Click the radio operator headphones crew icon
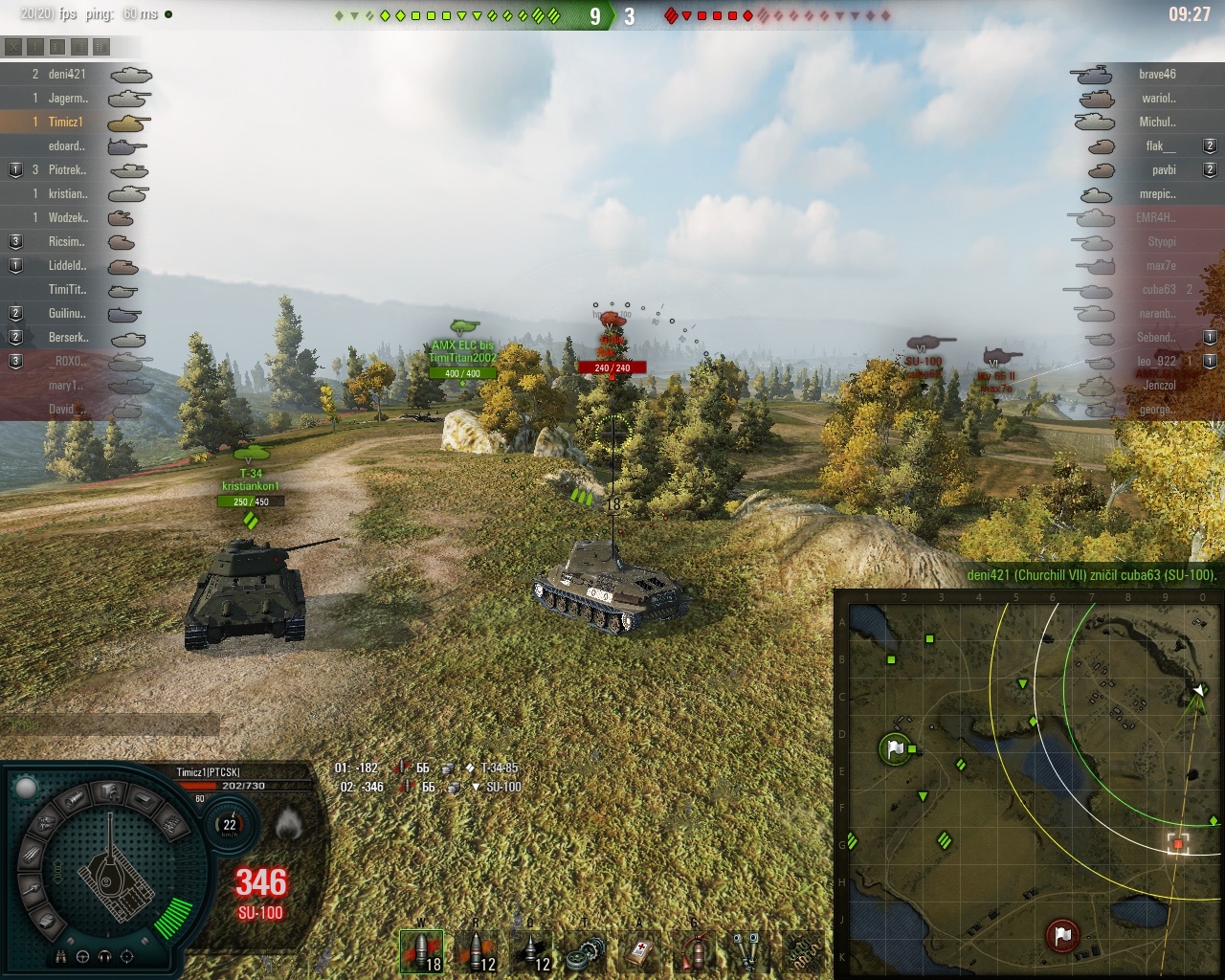The width and height of the screenshot is (1225, 980). 105,956
